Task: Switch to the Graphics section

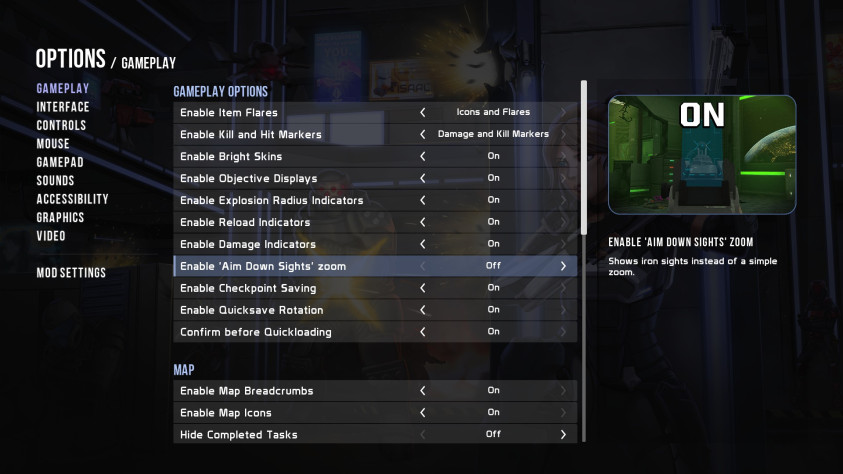Action: coord(60,218)
